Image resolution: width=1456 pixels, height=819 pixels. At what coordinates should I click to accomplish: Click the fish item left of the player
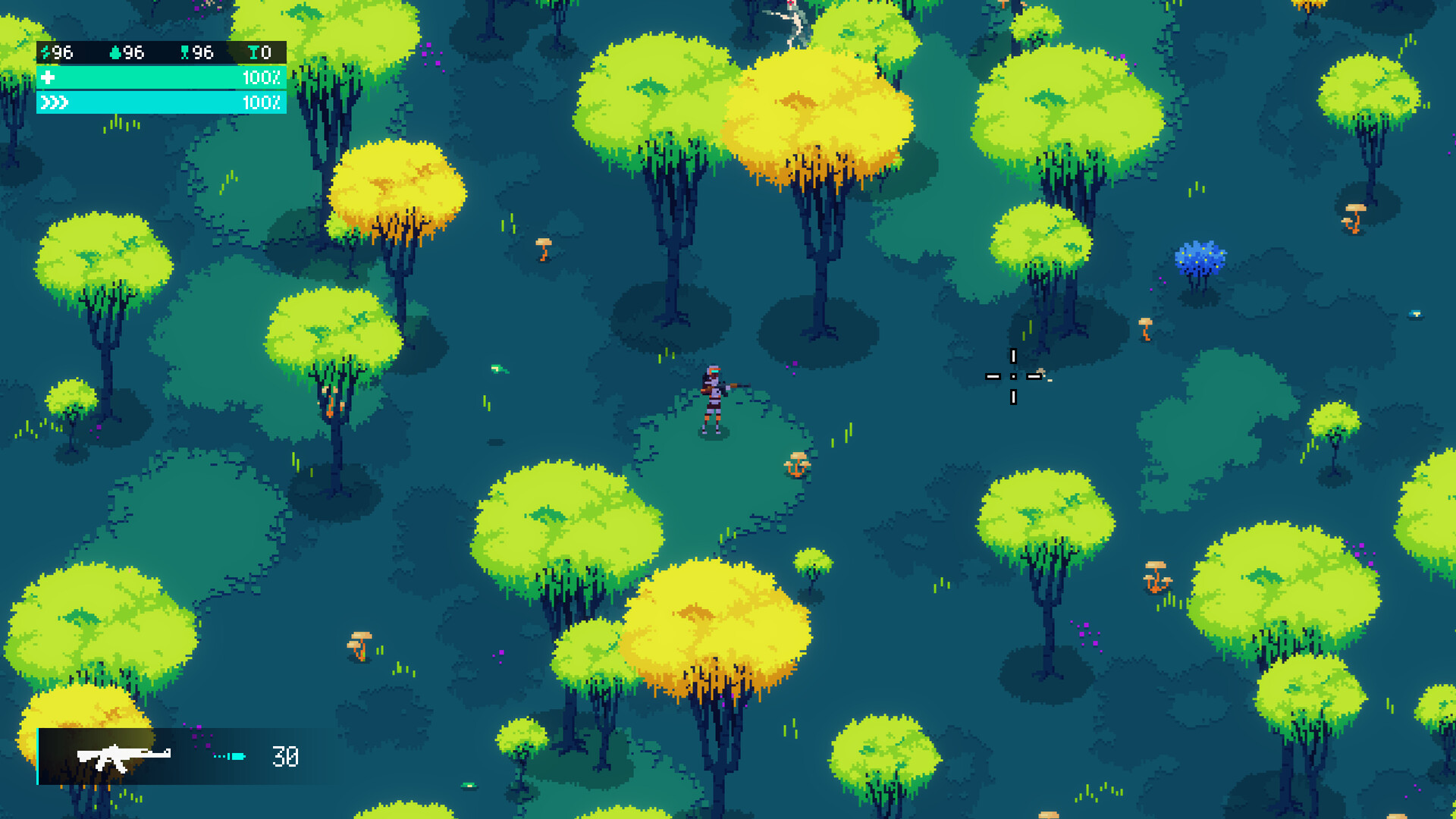click(x=500, y=369)
